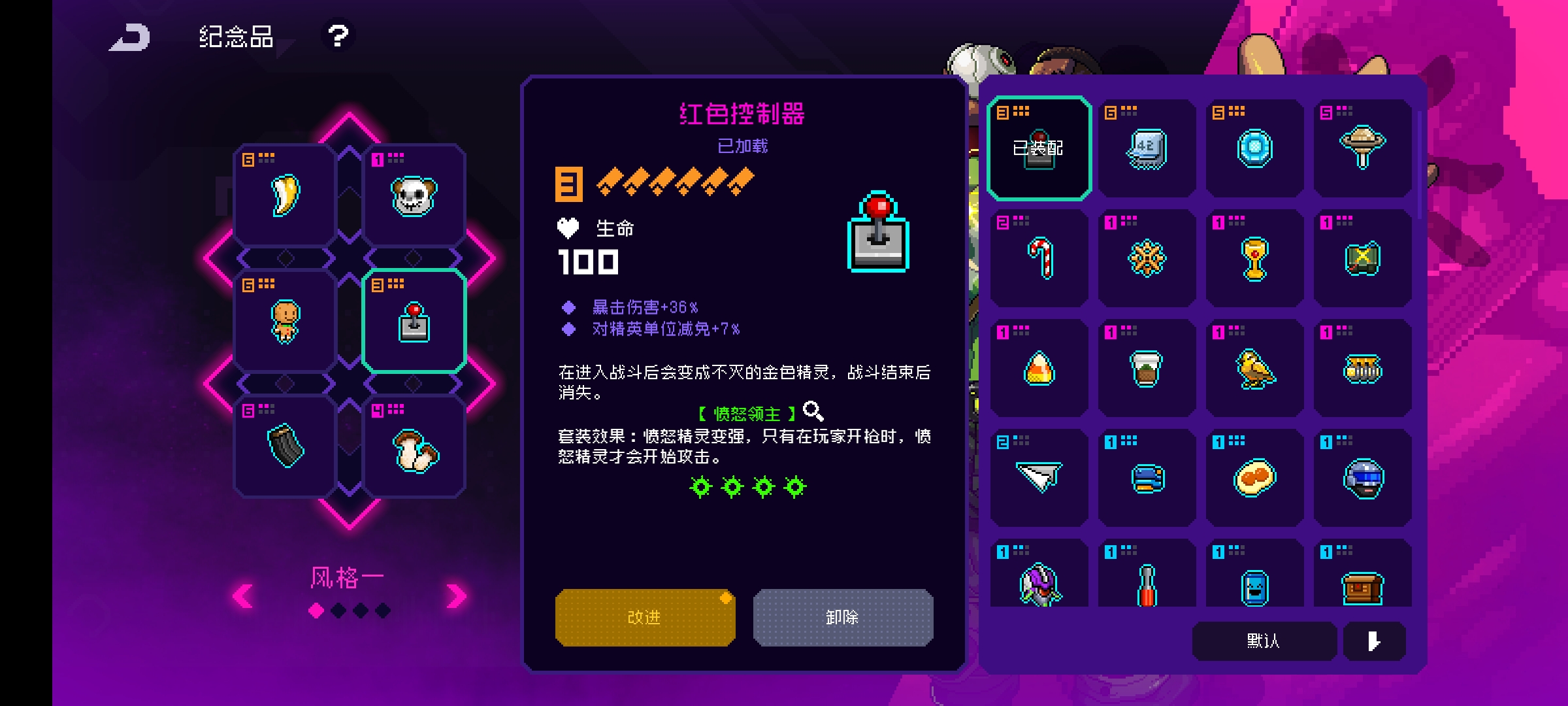
Task: Open the question mark help
Action: [x=338, y=36]
